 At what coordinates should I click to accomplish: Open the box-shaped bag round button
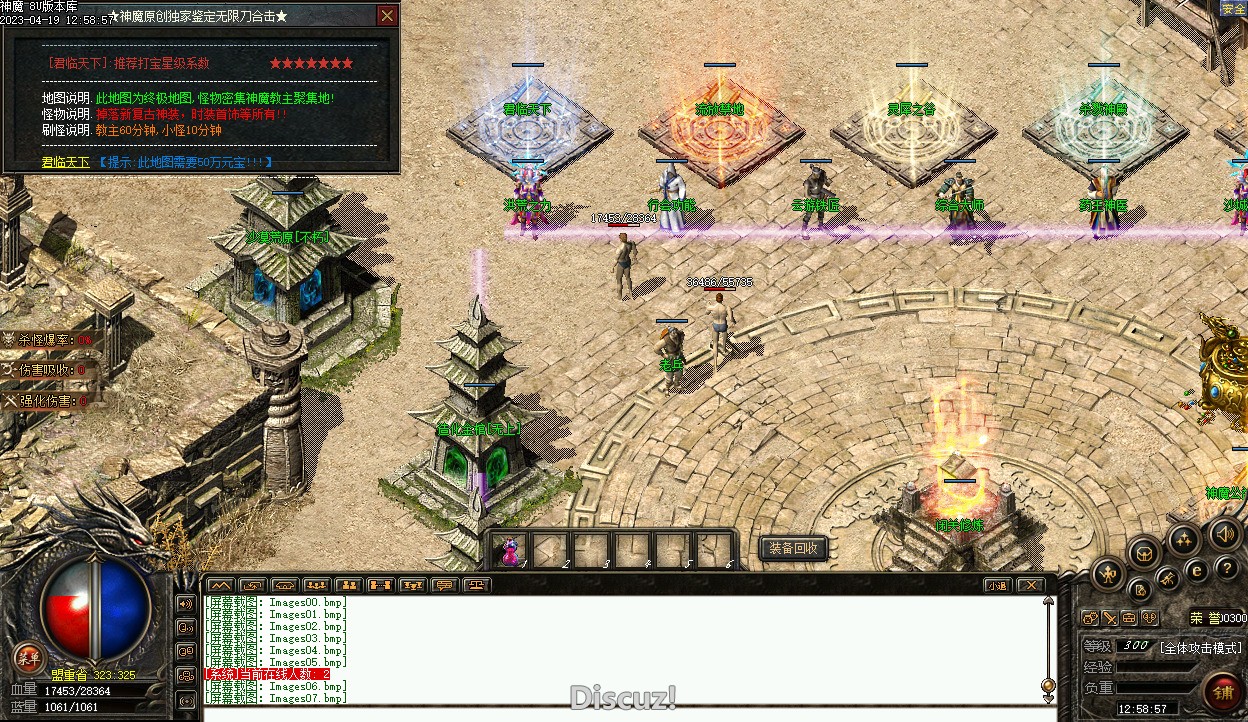pos(1143,553)
